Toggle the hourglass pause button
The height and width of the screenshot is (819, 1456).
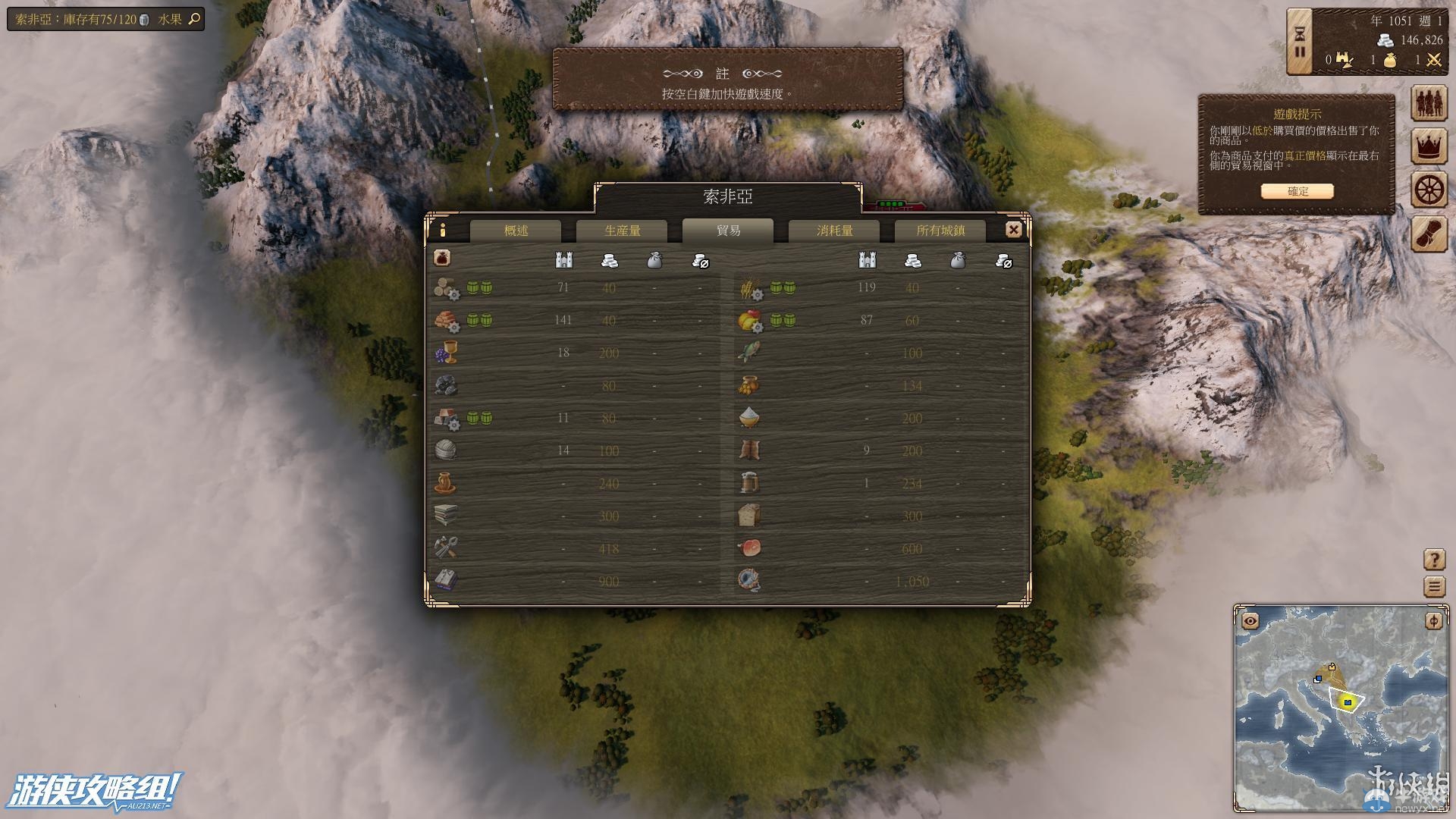point(1300,42)
